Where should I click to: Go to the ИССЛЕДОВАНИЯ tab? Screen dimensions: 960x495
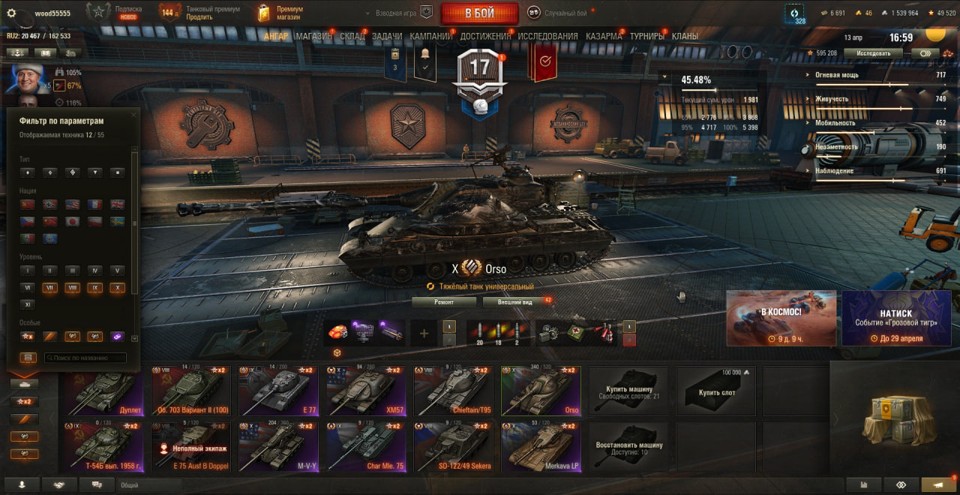point(547,36)
